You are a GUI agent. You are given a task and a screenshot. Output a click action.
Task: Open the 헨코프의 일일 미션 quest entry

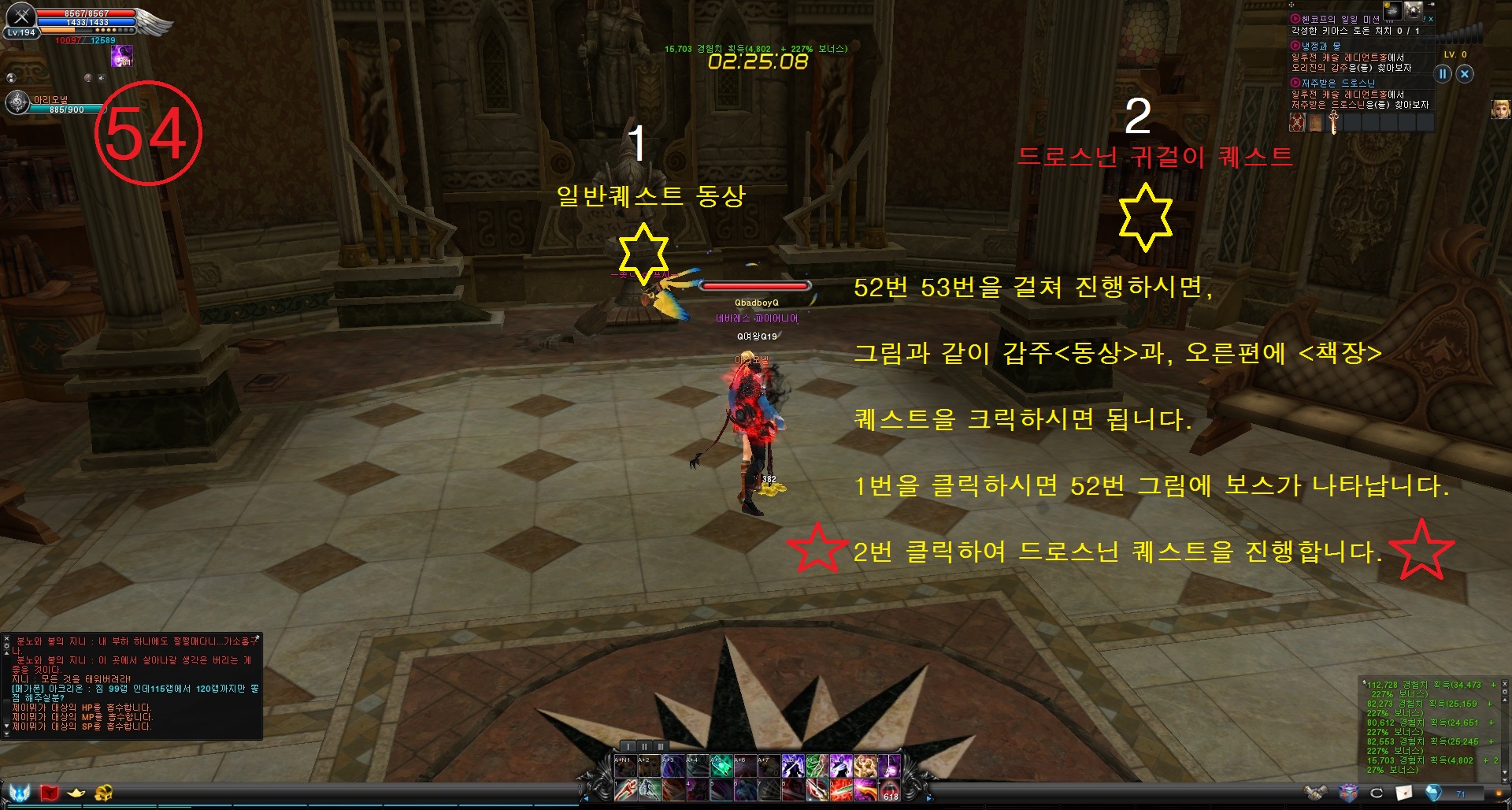click(1340, 19)
